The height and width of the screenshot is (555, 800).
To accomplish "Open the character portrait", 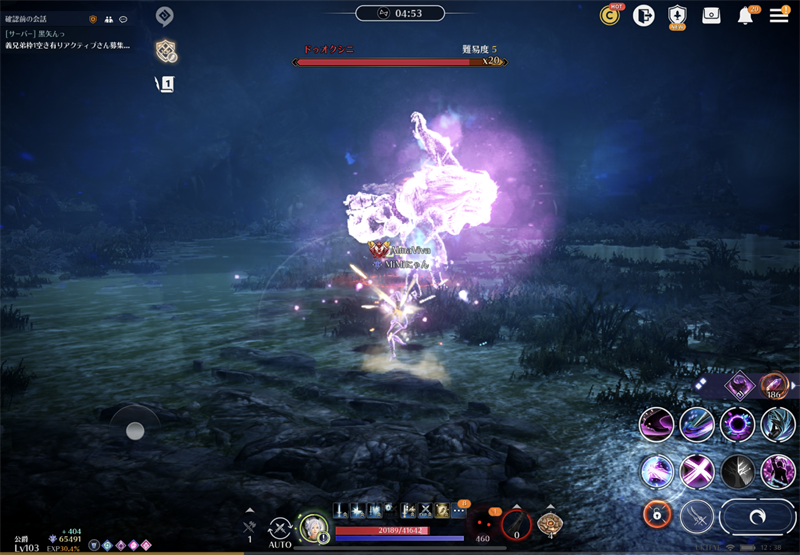I will click(315, 527).
